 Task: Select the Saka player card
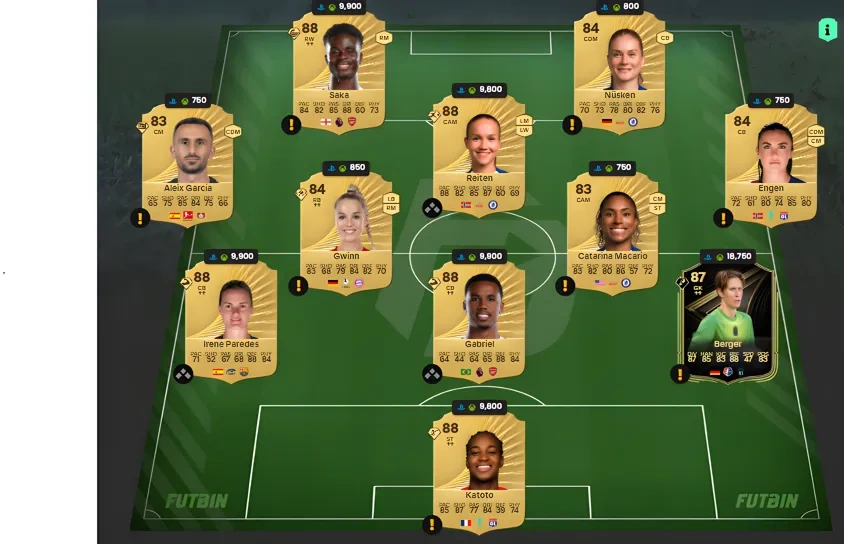[x=340, y=70]
